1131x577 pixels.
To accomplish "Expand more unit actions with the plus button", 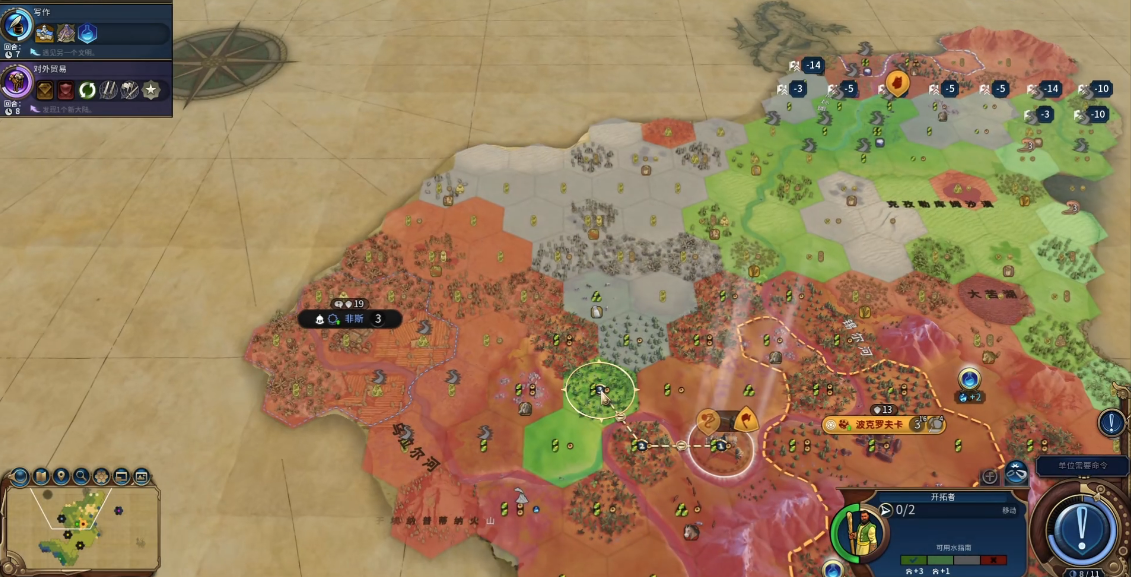I will 990,477.
